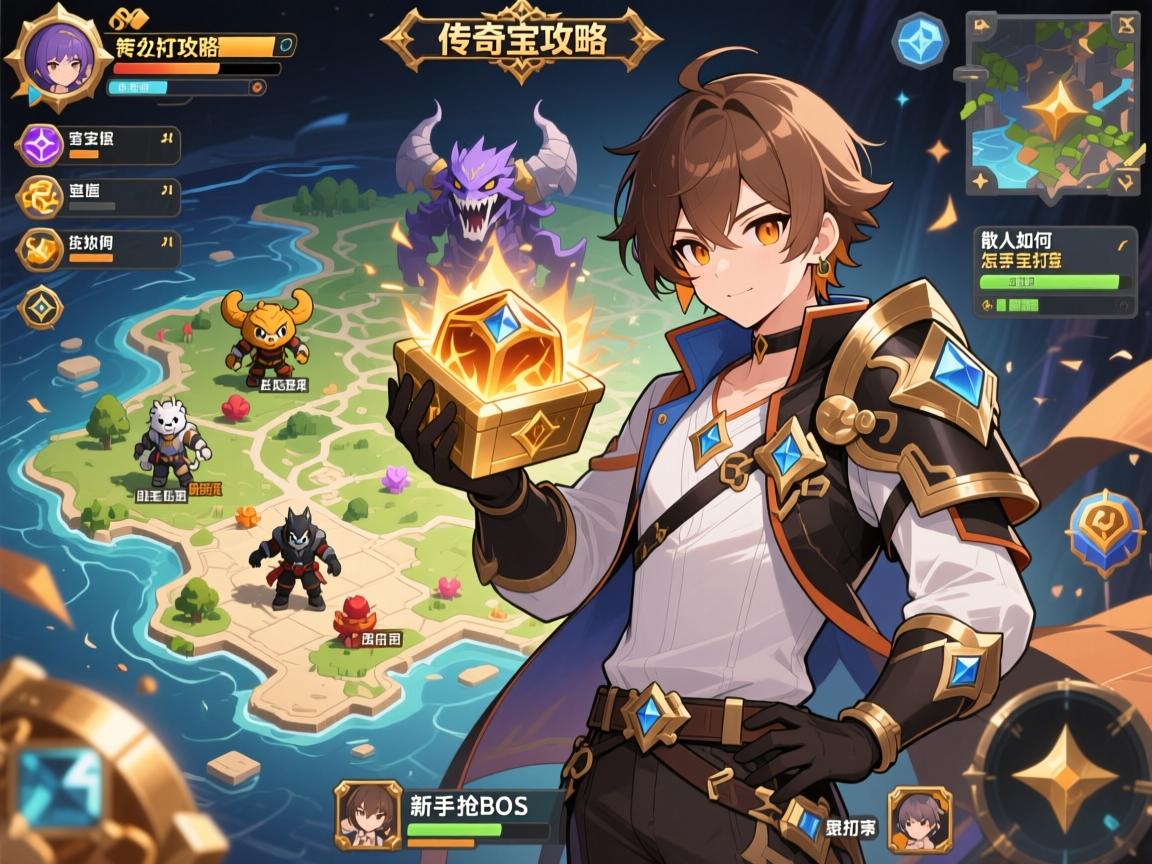Click the dark round compass-star icon
This screenshot has height=864, width=1152.
[40, 308]
